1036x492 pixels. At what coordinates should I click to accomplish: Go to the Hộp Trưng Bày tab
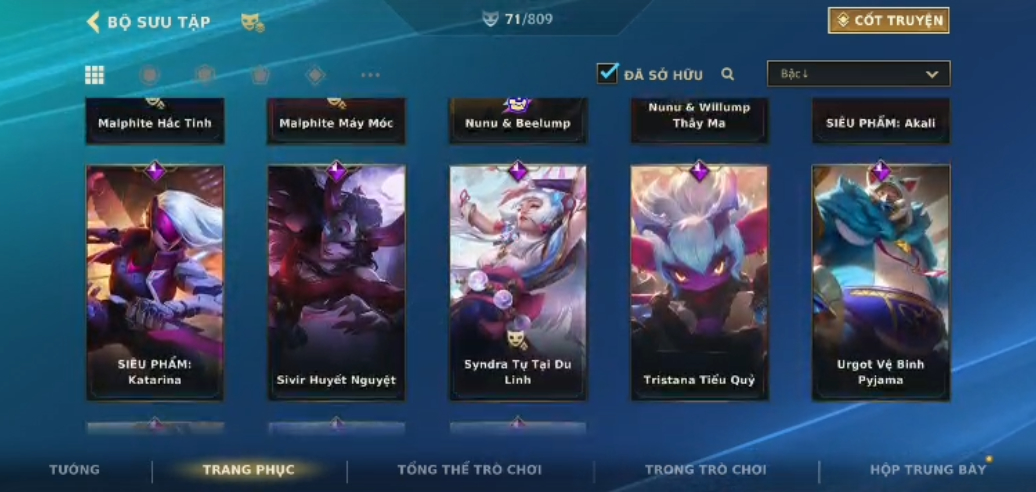927,470
